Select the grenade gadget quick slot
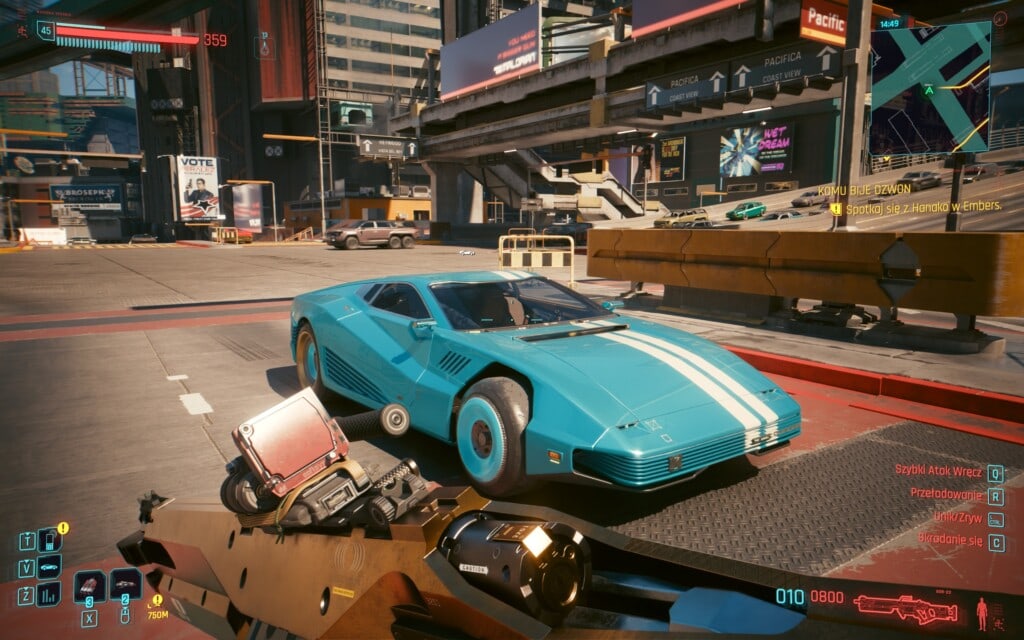This screenshot has width=1024, height=640. [x=125, y=584]
